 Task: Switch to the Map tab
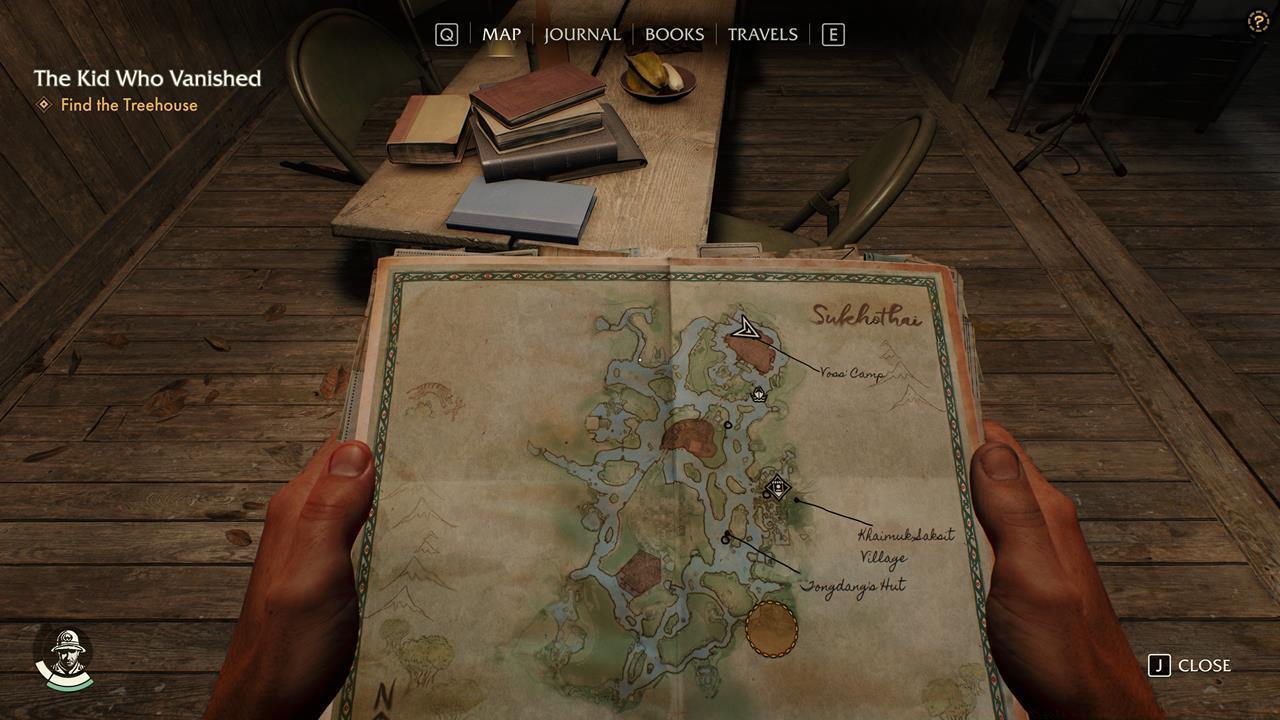coord(501,34)
